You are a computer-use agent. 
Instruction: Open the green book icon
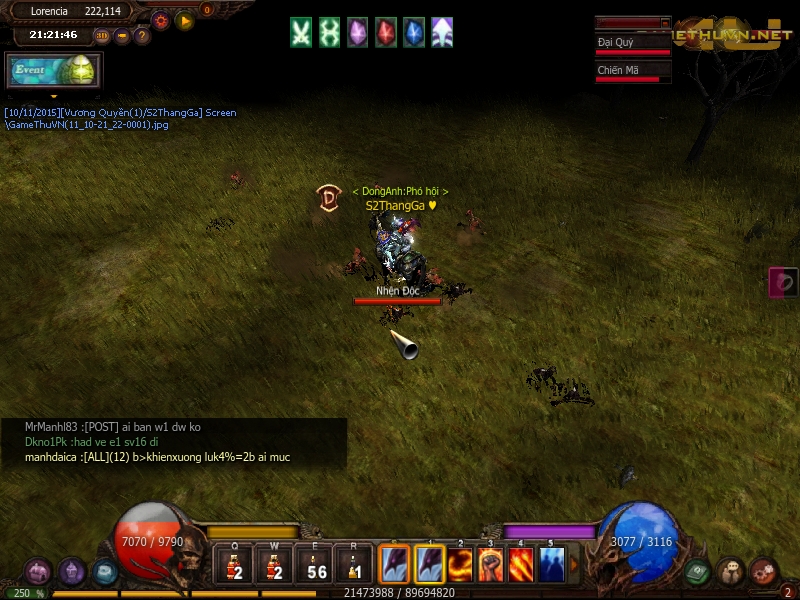[698, 572]
